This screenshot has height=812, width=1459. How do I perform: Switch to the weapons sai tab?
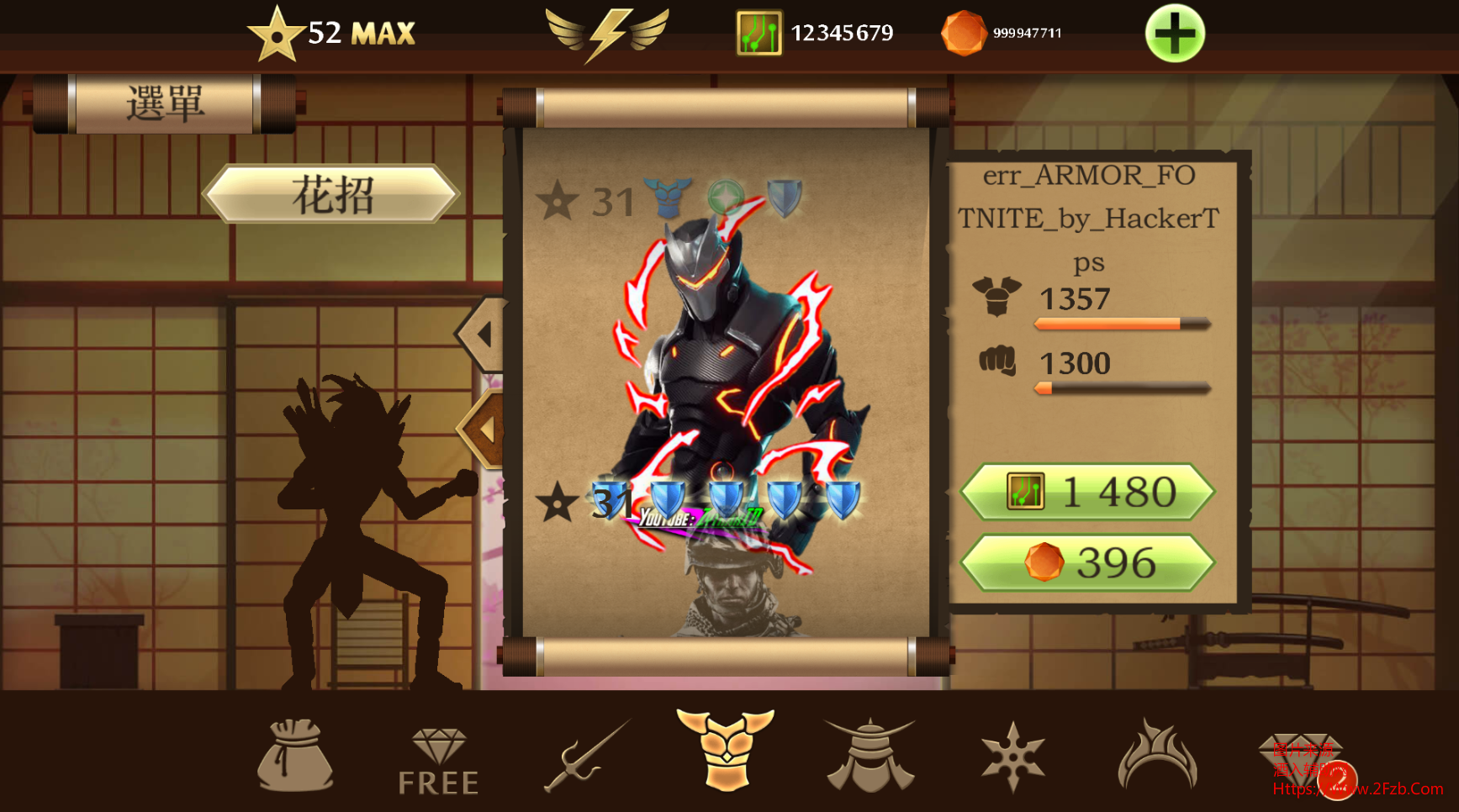[586, 755]
